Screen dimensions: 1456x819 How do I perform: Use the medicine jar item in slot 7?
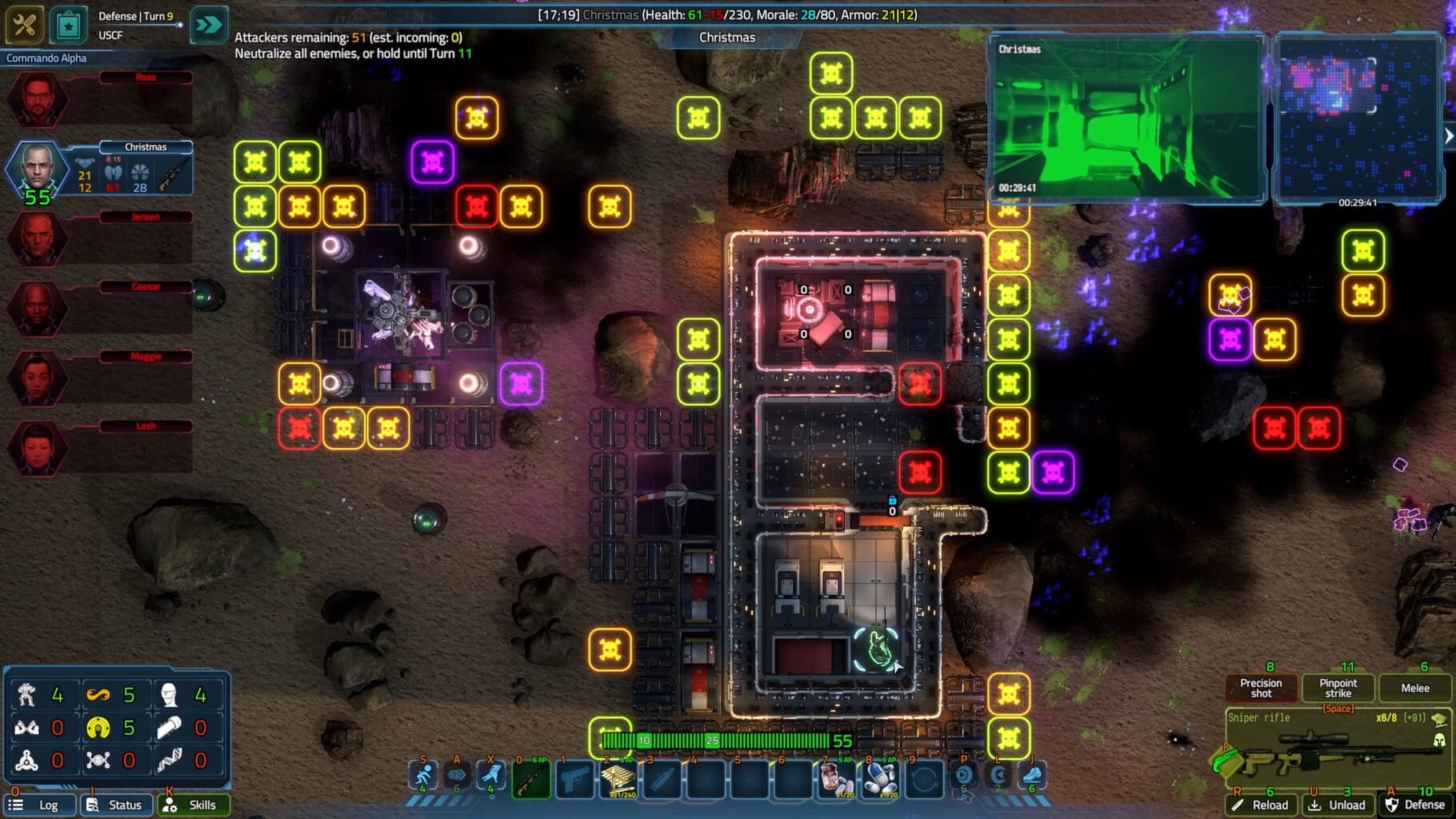click(x=835, y=779)
